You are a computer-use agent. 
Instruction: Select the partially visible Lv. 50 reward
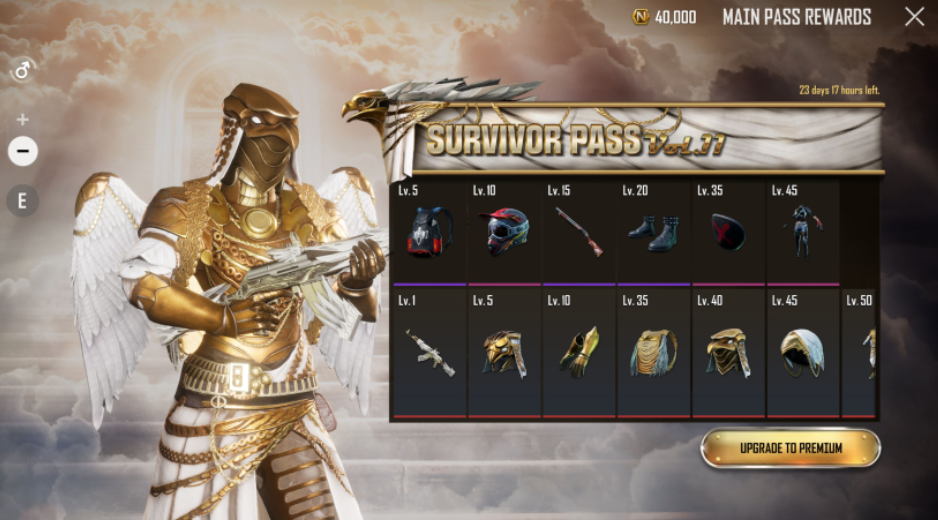[861, 353]
